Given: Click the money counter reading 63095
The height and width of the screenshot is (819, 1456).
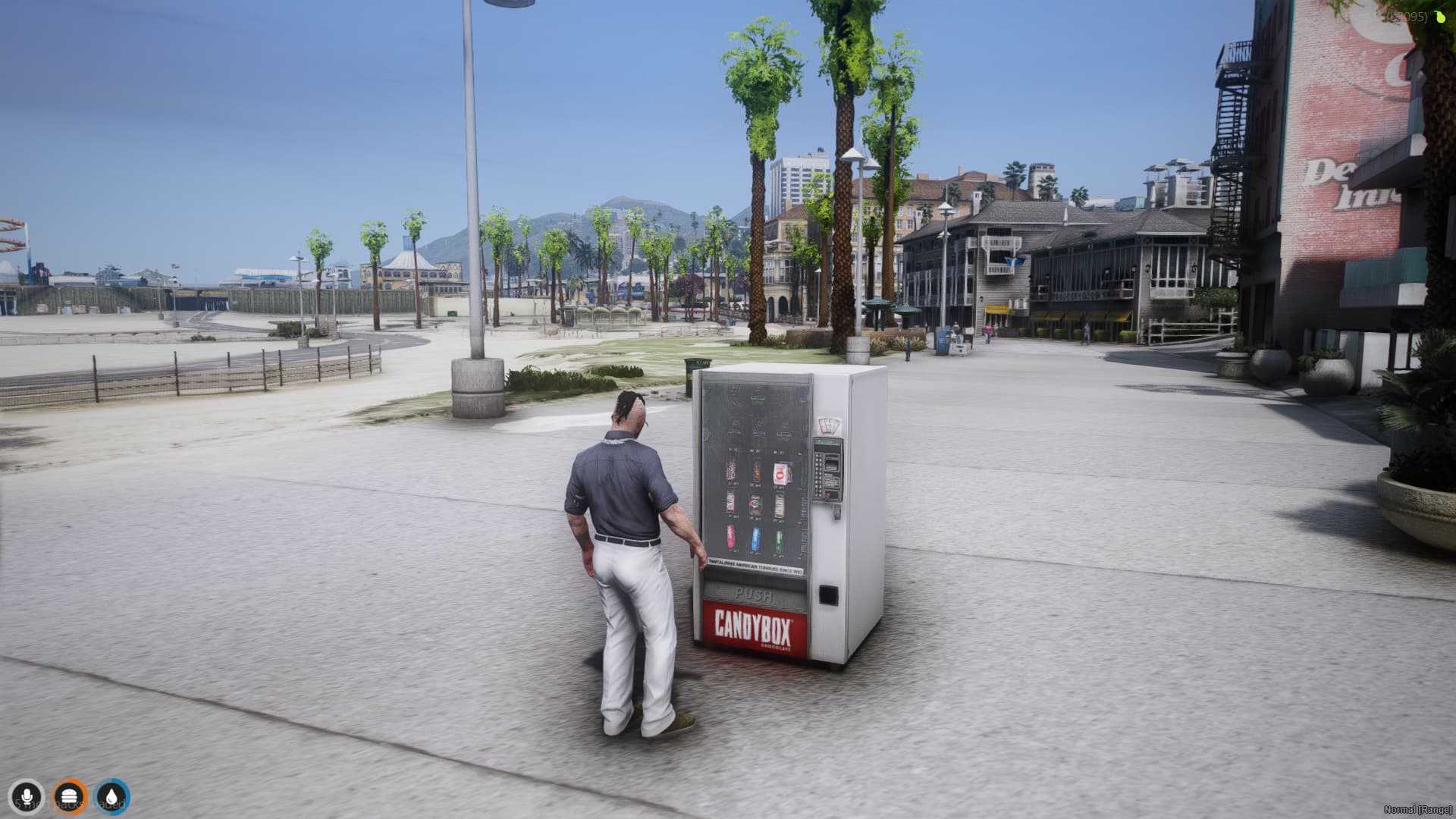Looking at the screenshot, I should pos(1407,14).
